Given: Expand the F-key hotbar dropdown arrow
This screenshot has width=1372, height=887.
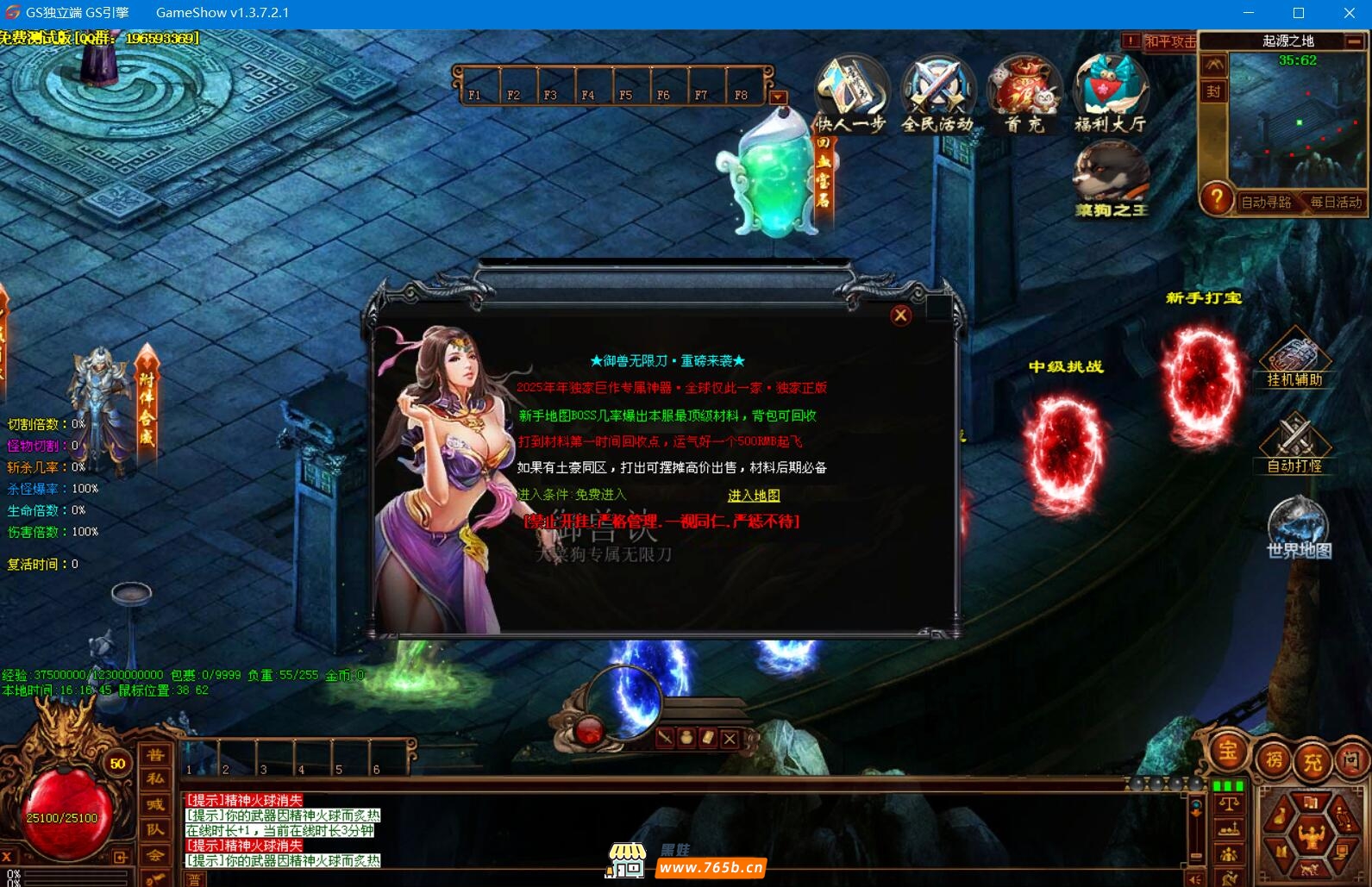Looking at the screenshot, I should click(778, 97).
